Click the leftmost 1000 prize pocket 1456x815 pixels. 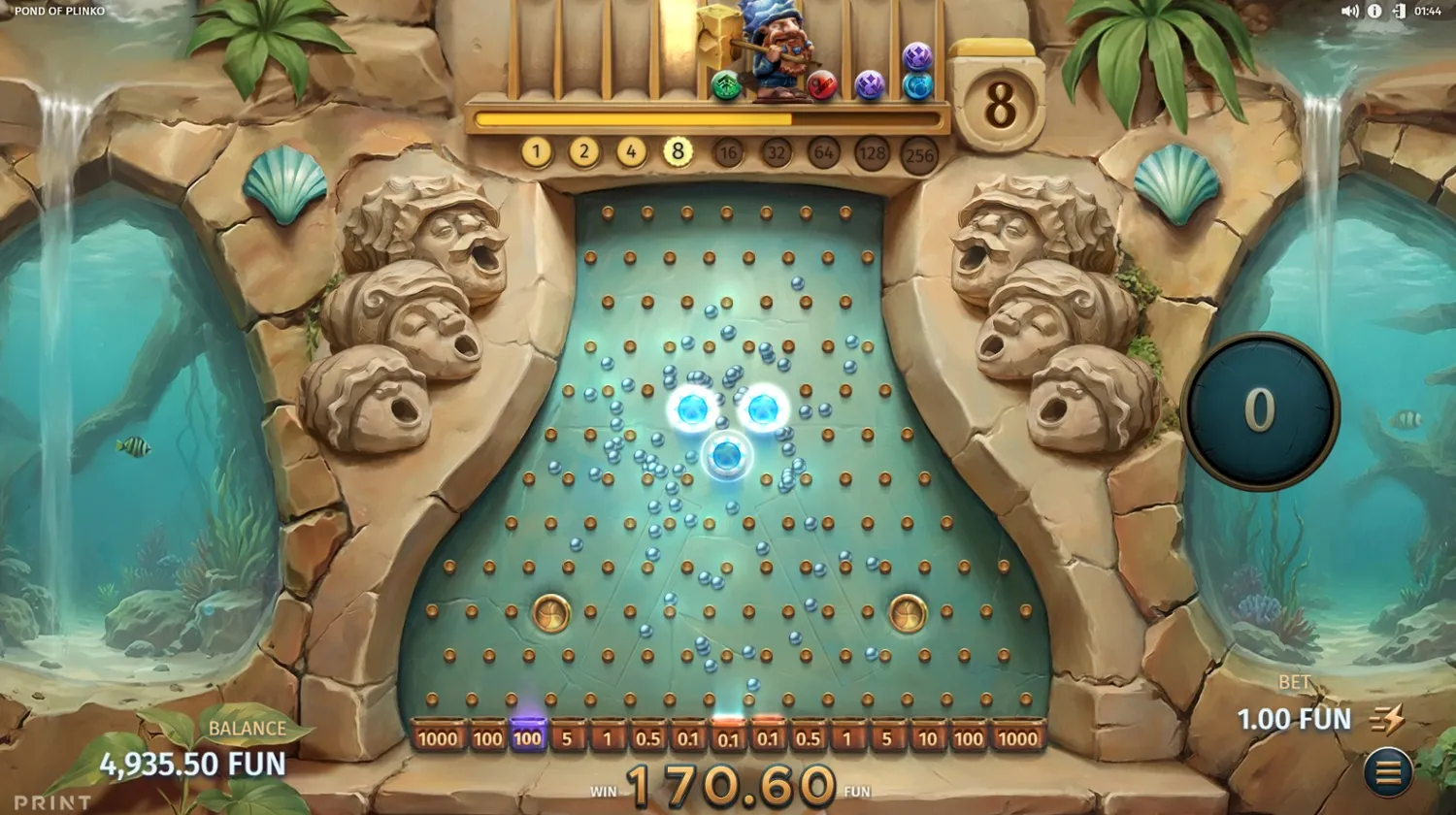coord(437,737)
